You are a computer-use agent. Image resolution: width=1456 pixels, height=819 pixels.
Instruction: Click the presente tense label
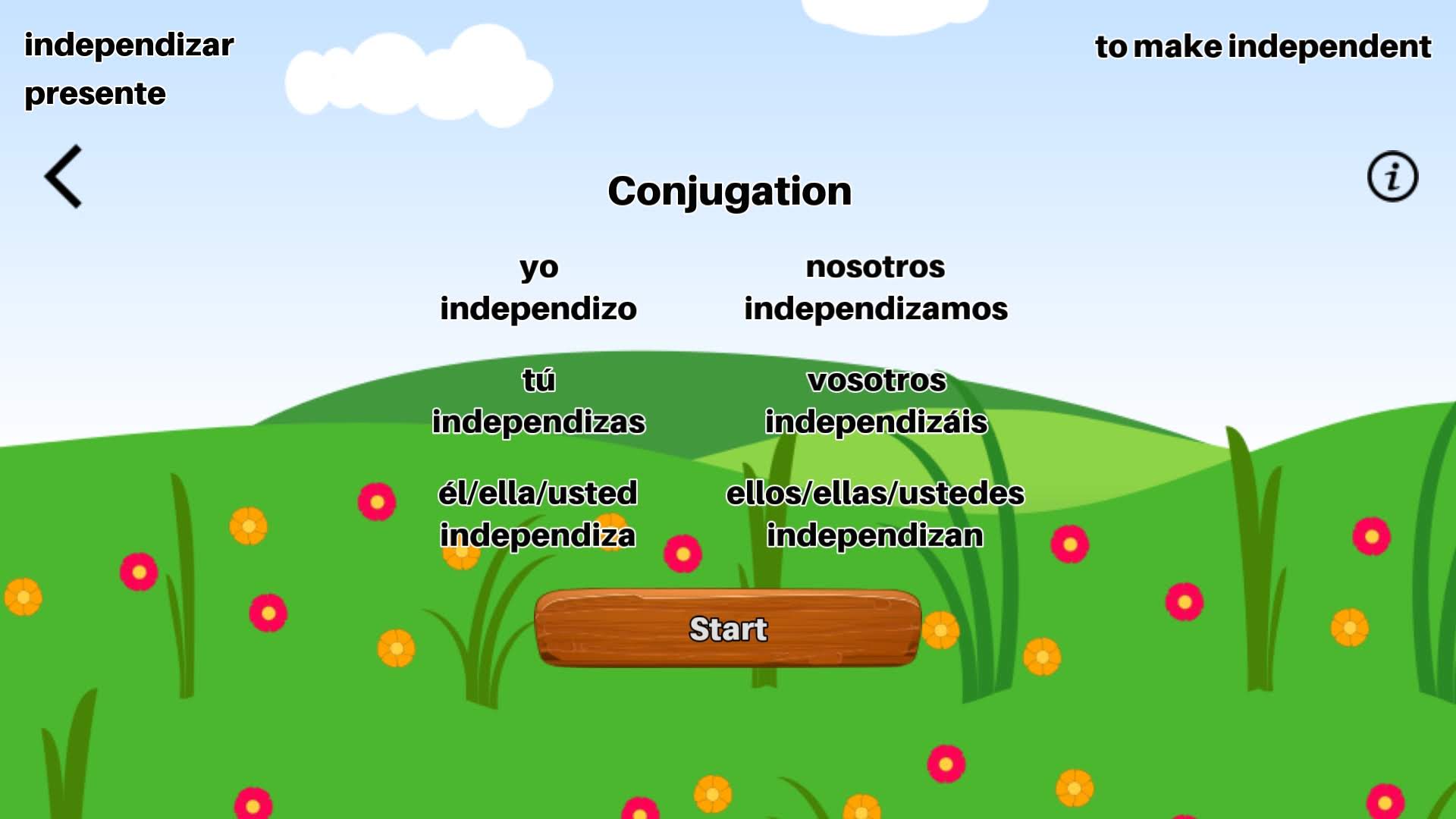[94, 94]
